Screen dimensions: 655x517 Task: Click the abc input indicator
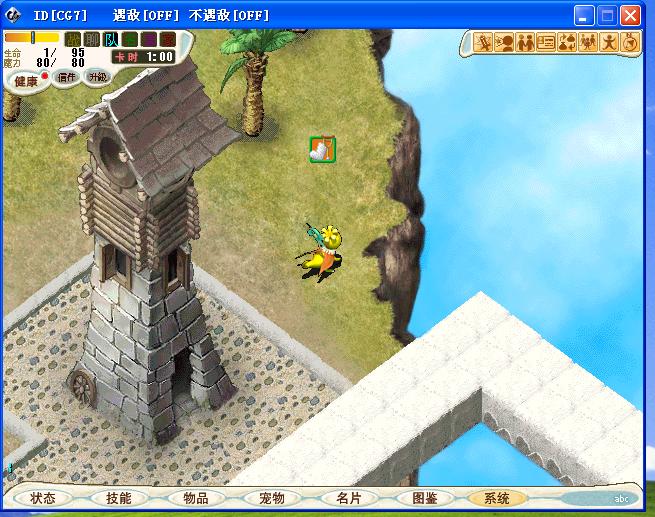click(x=621, y=498)
